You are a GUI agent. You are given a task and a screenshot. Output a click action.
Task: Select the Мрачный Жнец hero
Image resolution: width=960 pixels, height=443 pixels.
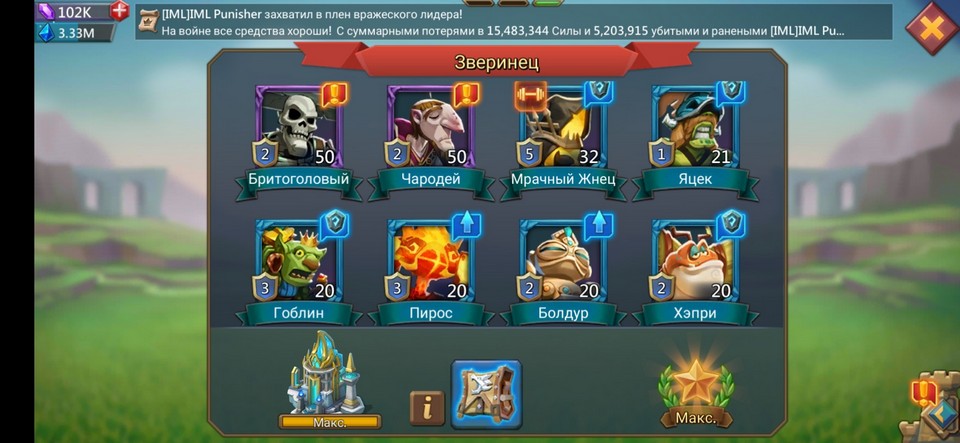tap(563, 129)
